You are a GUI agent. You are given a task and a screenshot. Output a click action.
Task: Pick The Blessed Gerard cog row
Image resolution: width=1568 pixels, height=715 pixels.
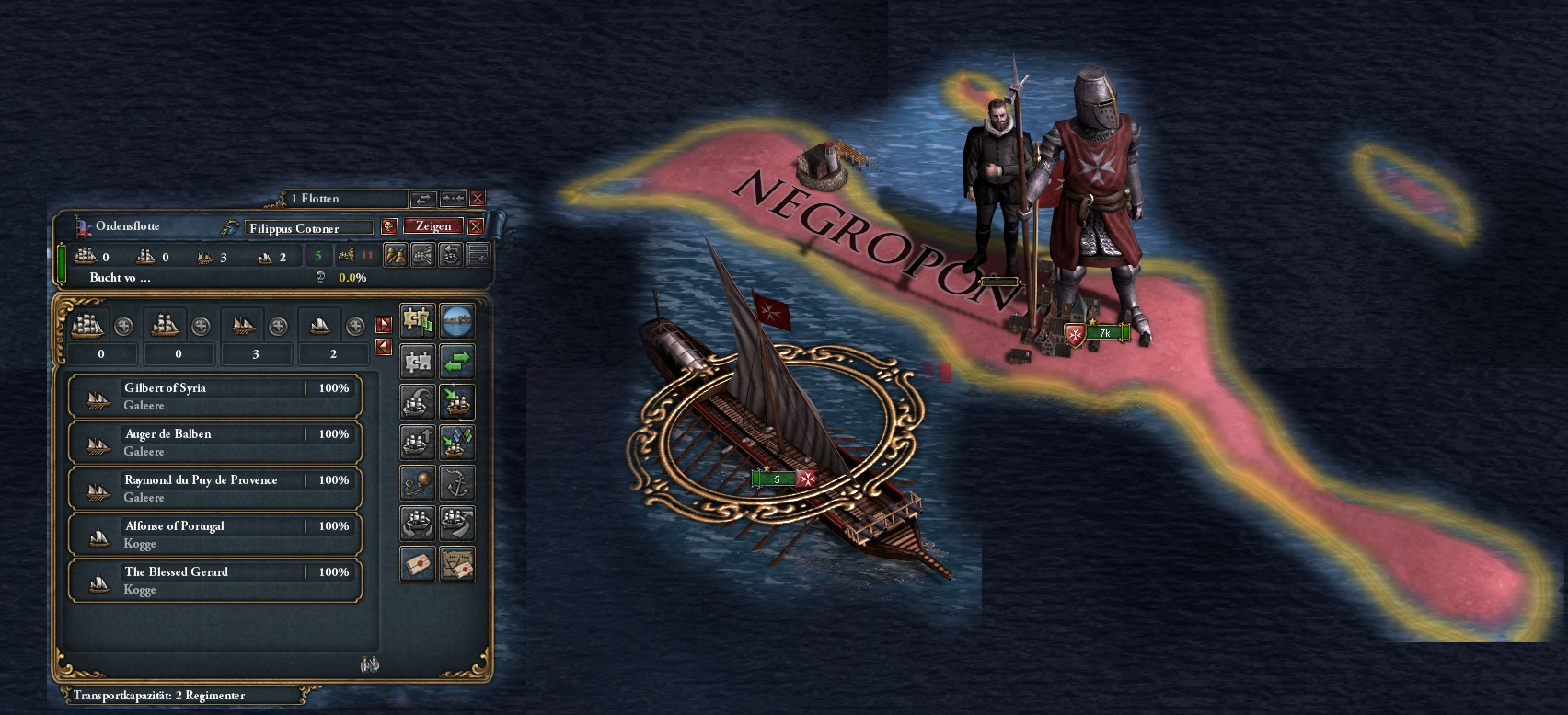[214, 581]
